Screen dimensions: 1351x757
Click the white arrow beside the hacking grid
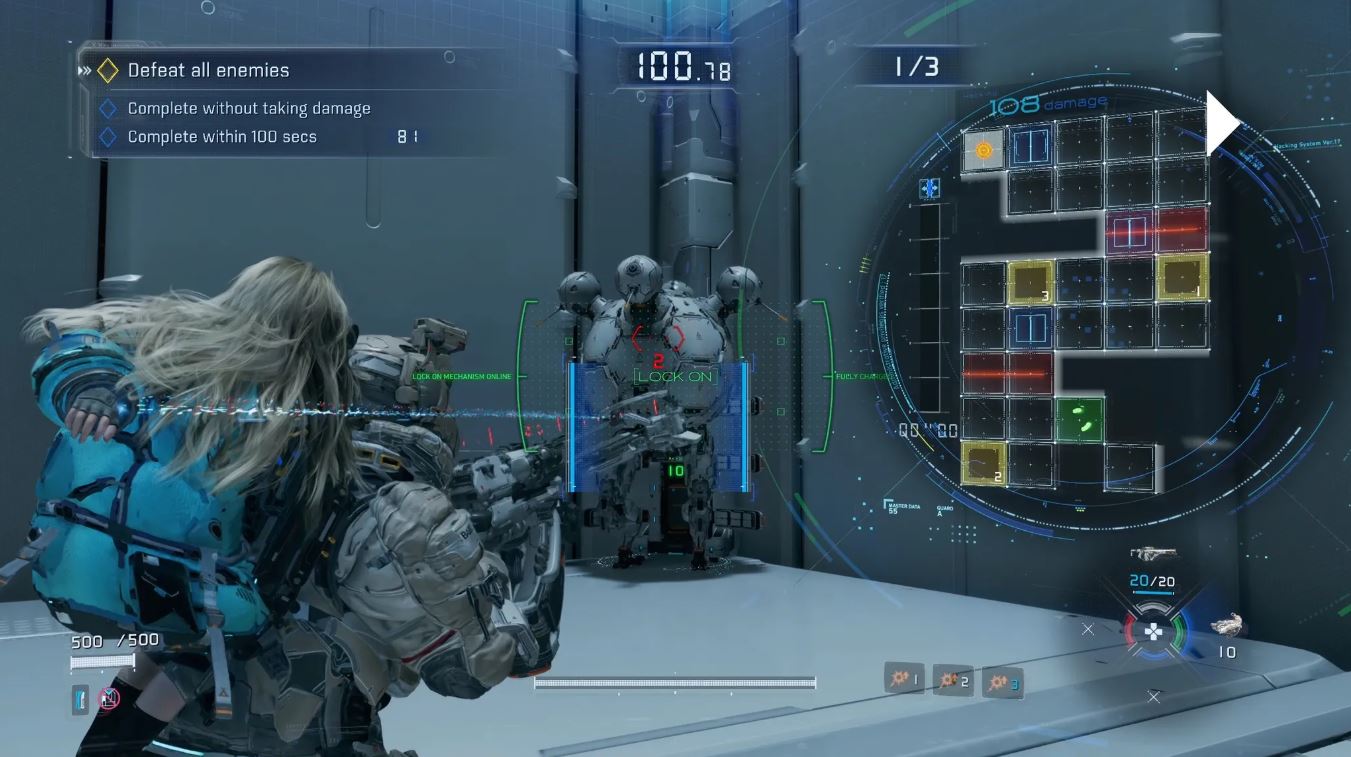[1222, 124]
